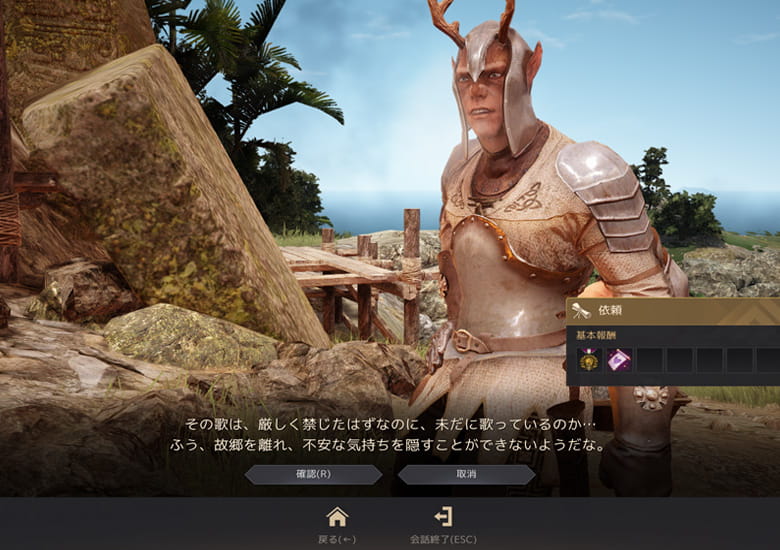Screen dimensions: 780x550
Task: Go back with the house icon
Action: (x=337, y=517)
